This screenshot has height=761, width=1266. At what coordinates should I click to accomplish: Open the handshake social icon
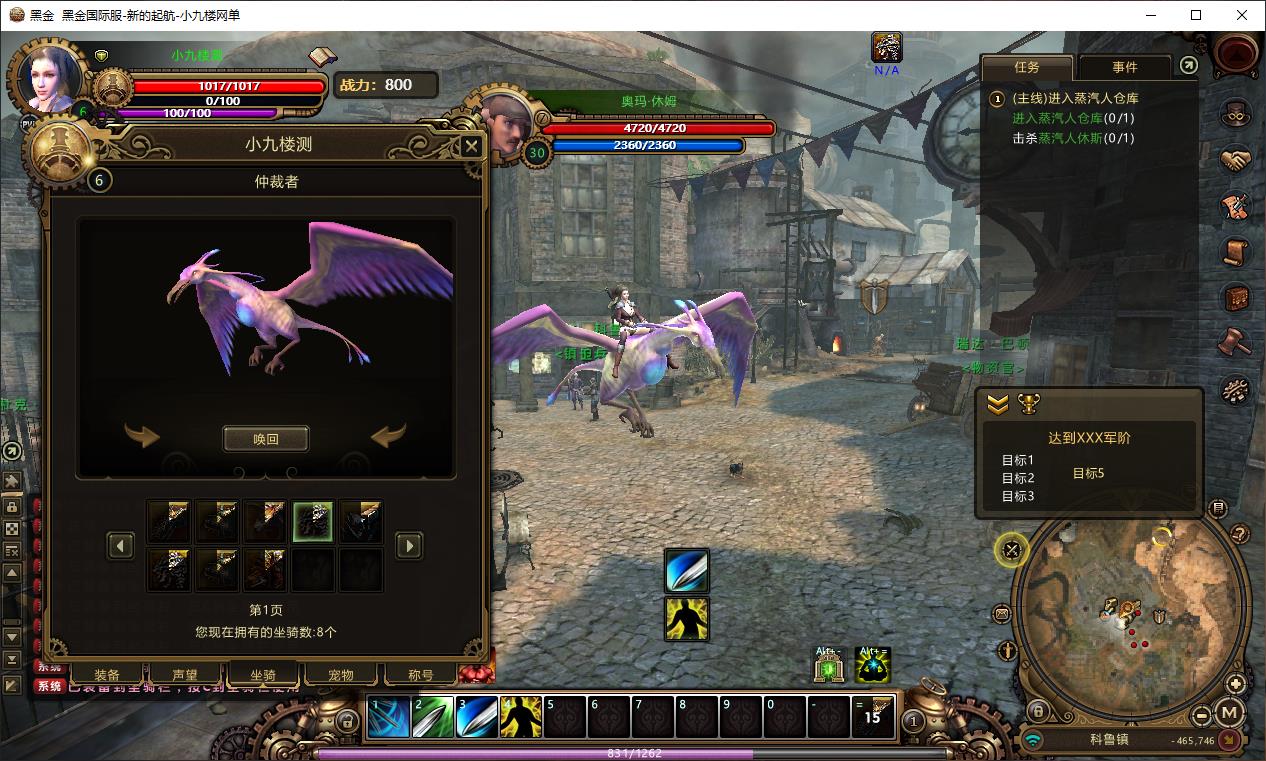point(1236,160)
